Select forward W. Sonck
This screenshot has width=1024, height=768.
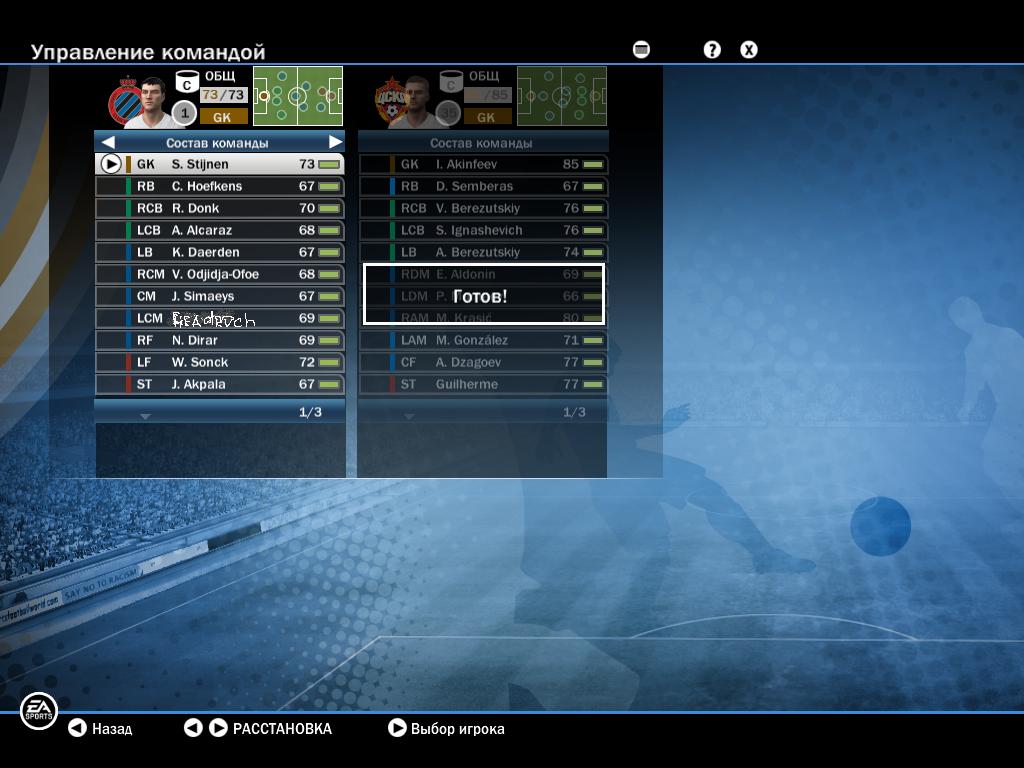tap(220, 362)
